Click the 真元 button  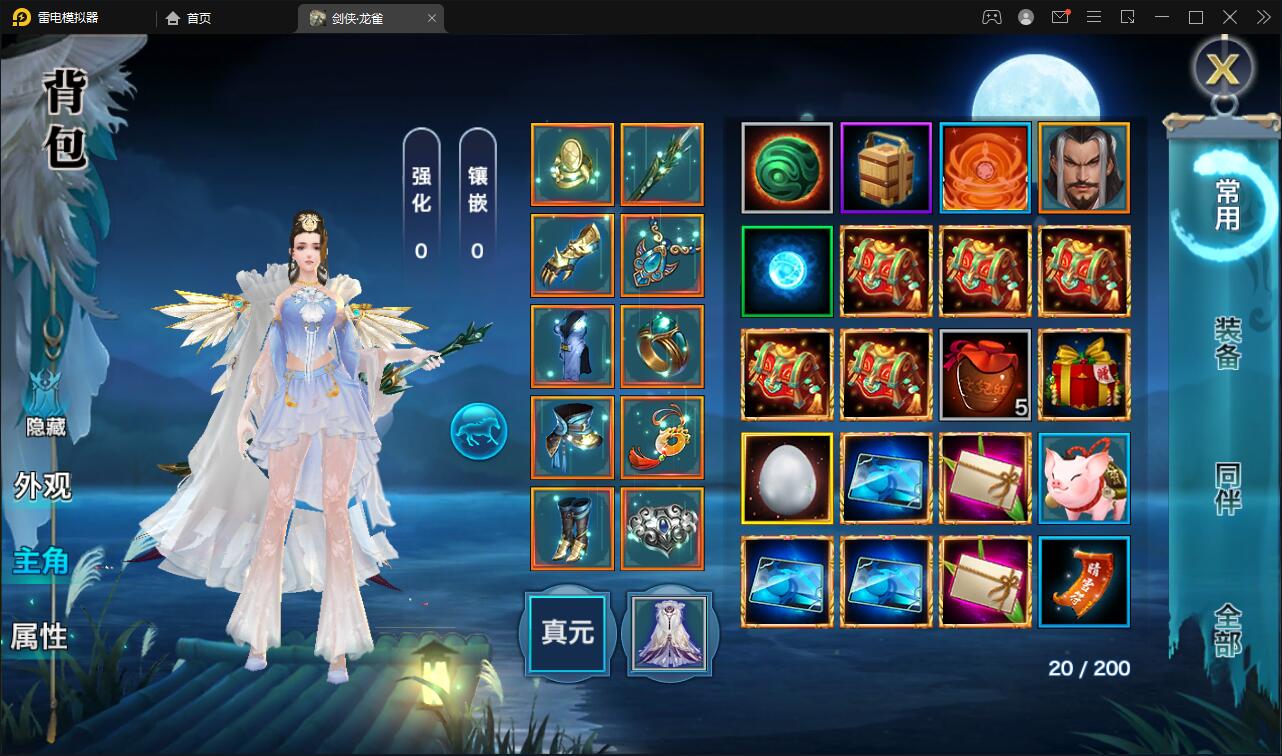tap(567, 633)
